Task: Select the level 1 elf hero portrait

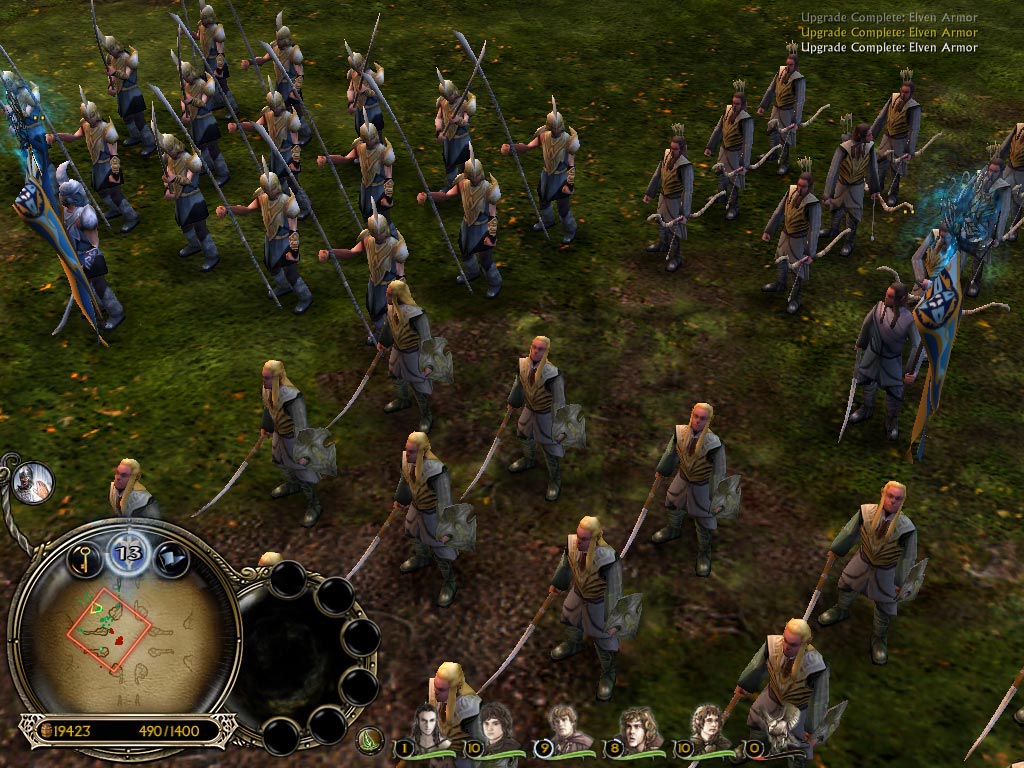Action: click(426, 729)
